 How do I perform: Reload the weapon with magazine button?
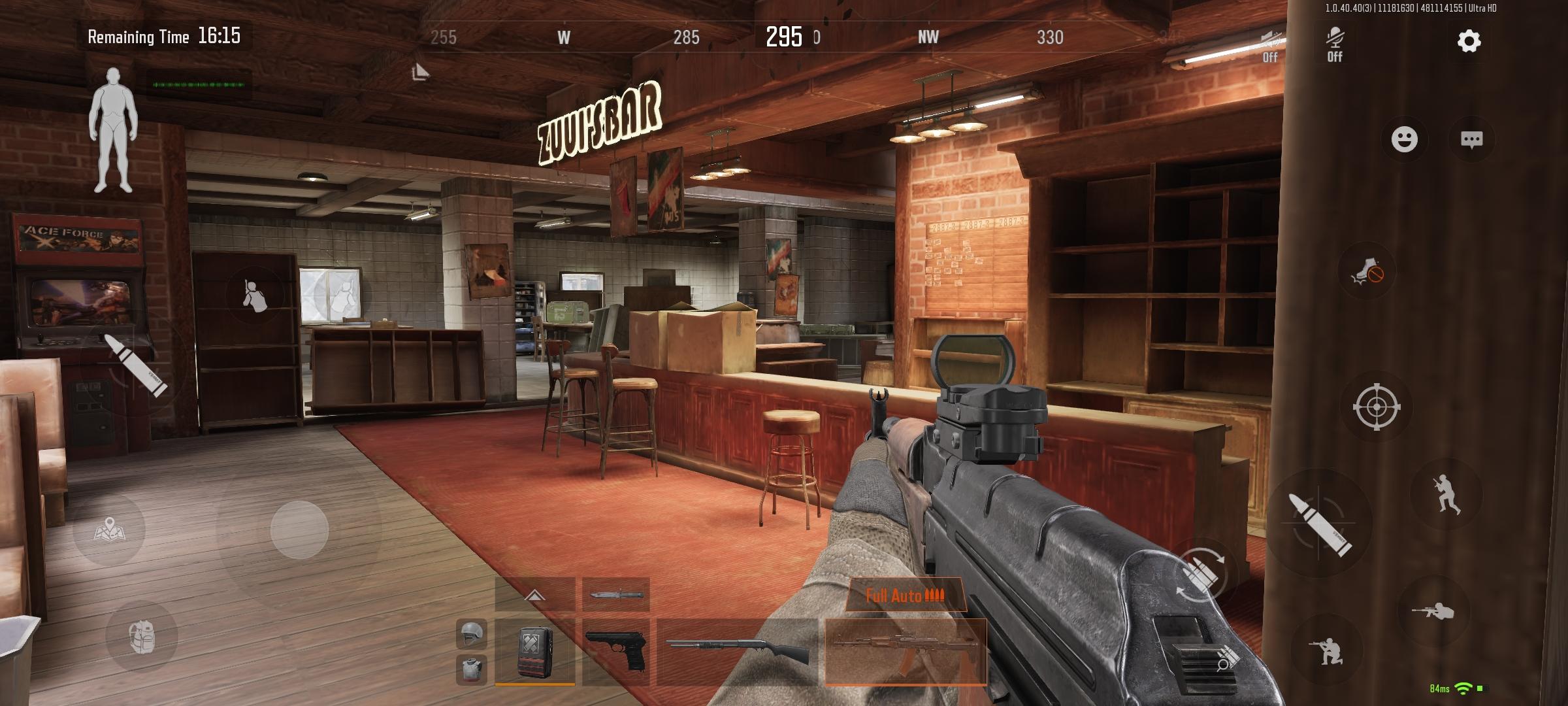tap(1201, 575)
